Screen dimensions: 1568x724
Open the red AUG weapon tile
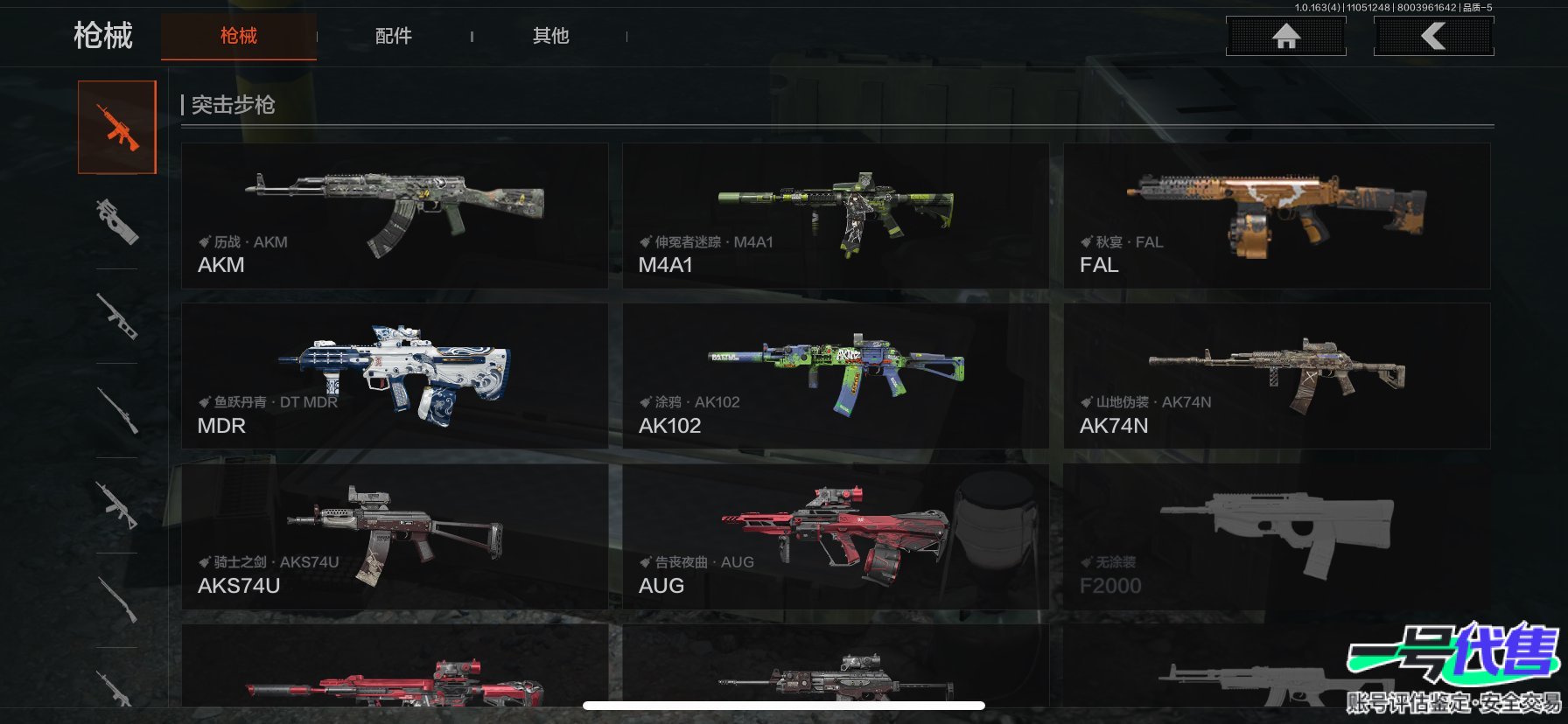(835, 537)
